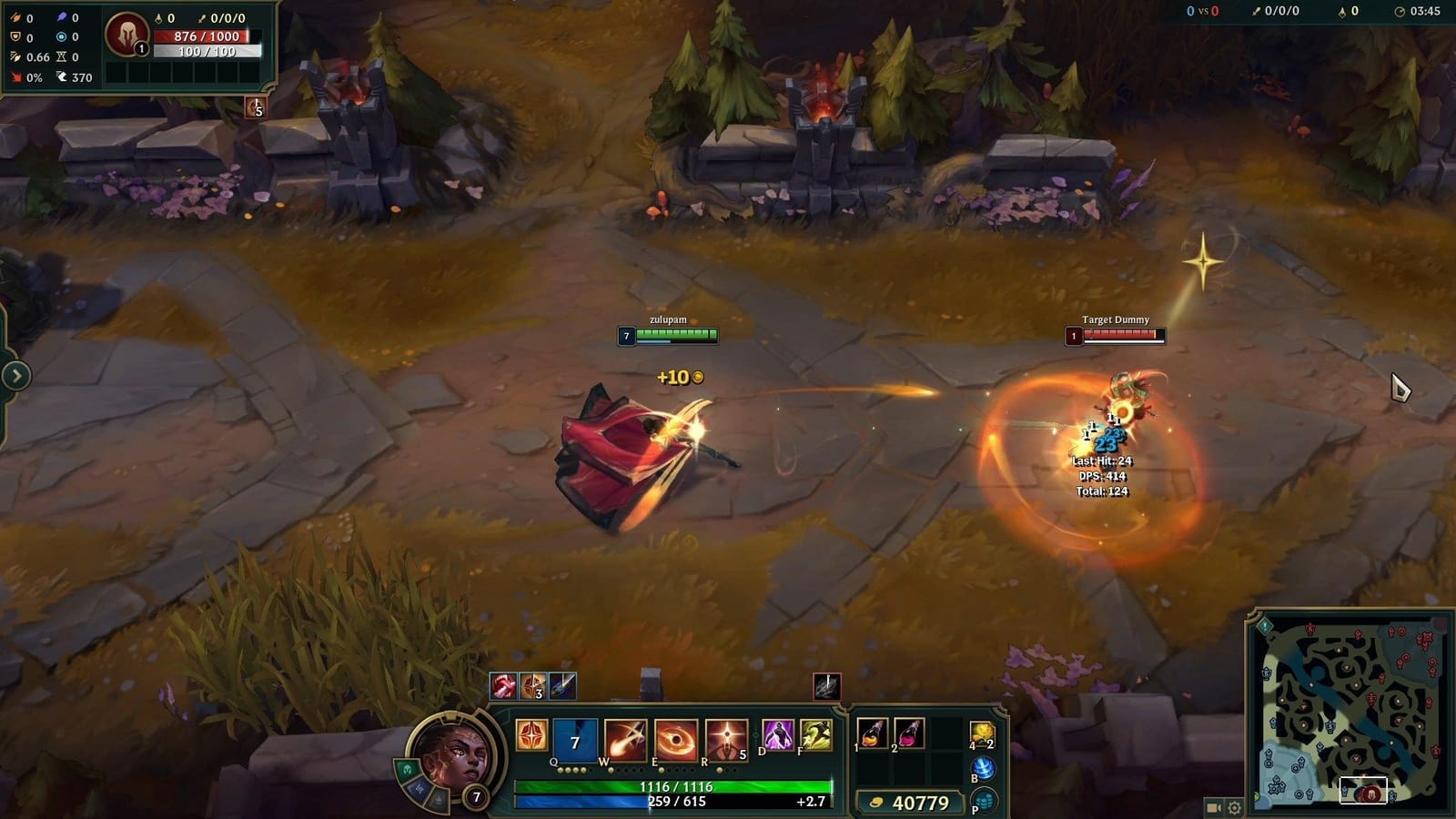Screen dimensions: 1456x819
Task: Click the gold counter showing 40779
Action: 920,802
